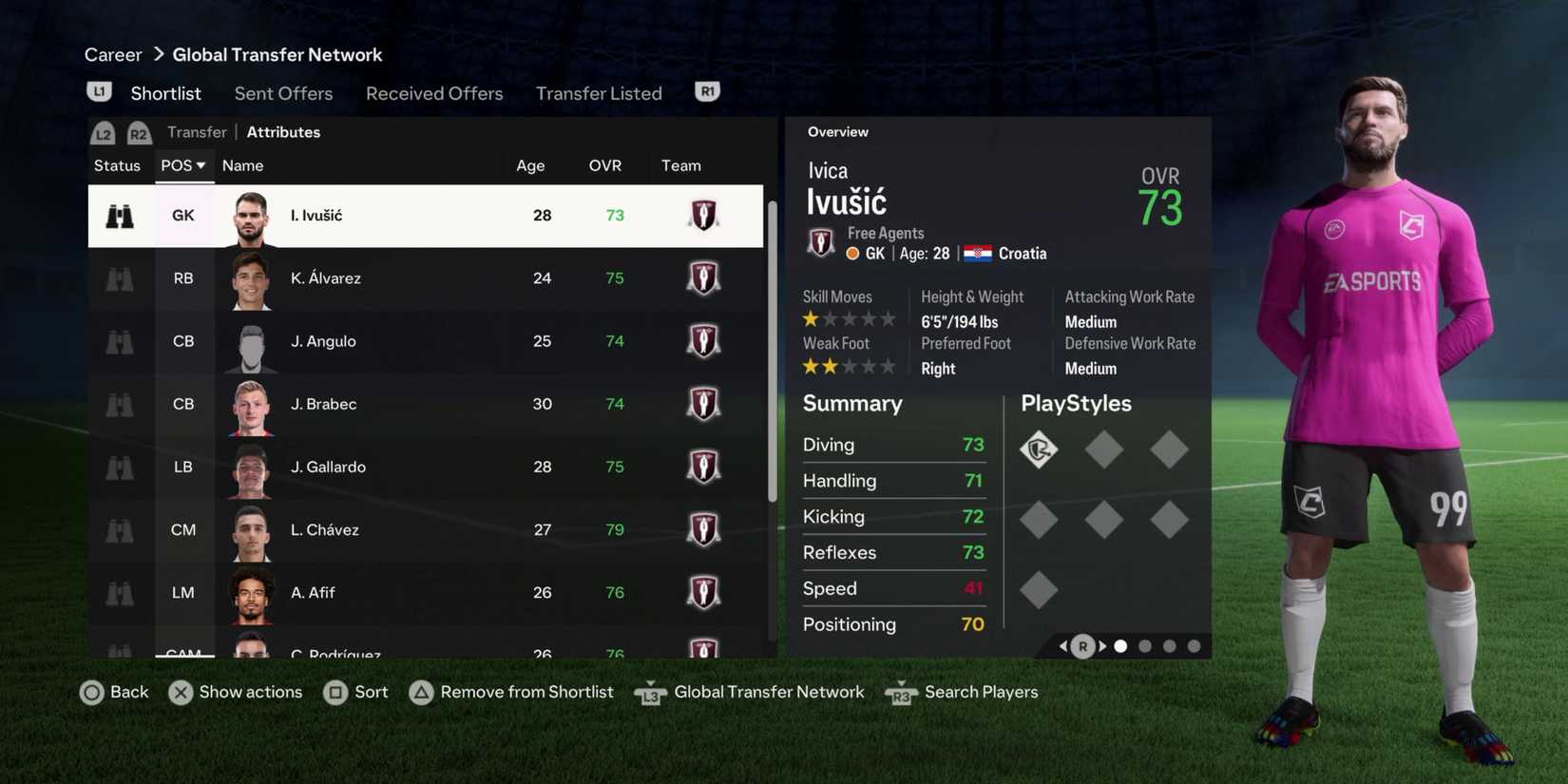Open the POS column sort dropdown
This screenshot has width=1568, height=784.
[182, 164]
